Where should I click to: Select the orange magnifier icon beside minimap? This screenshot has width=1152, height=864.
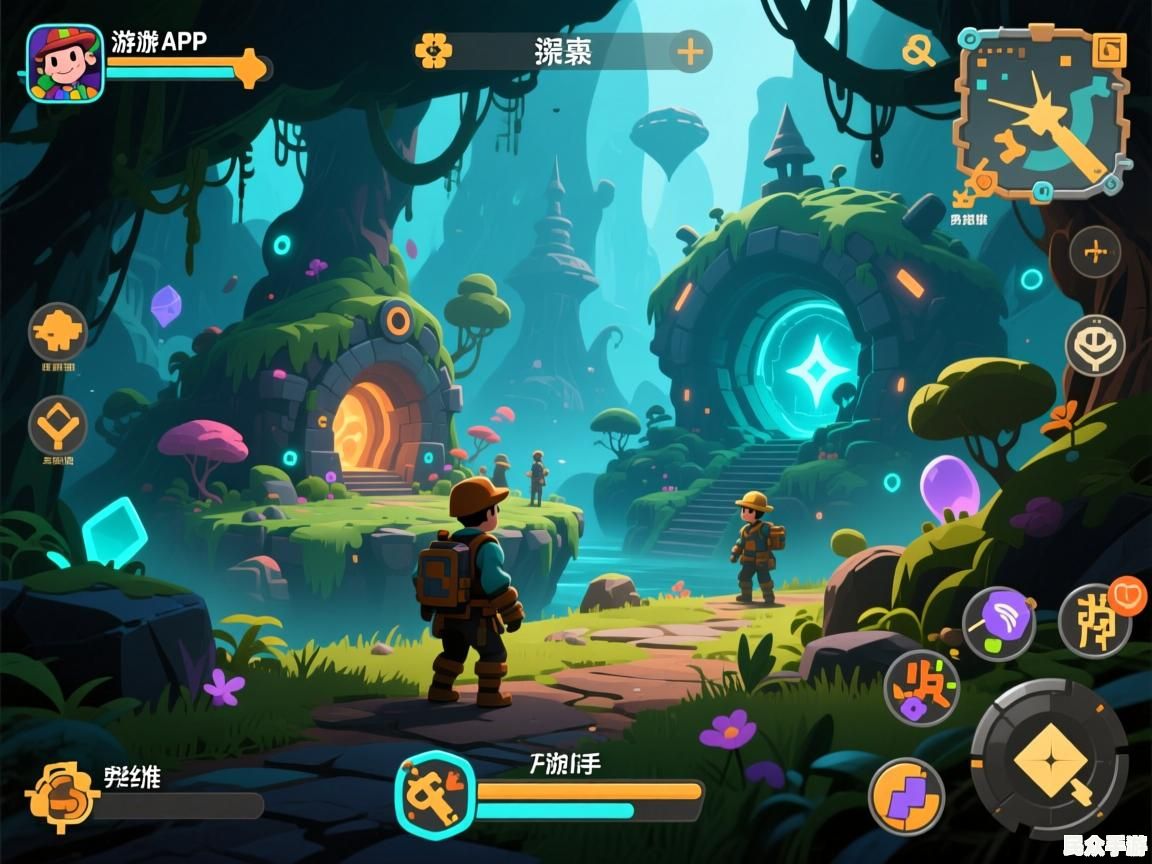click(918, 50)
